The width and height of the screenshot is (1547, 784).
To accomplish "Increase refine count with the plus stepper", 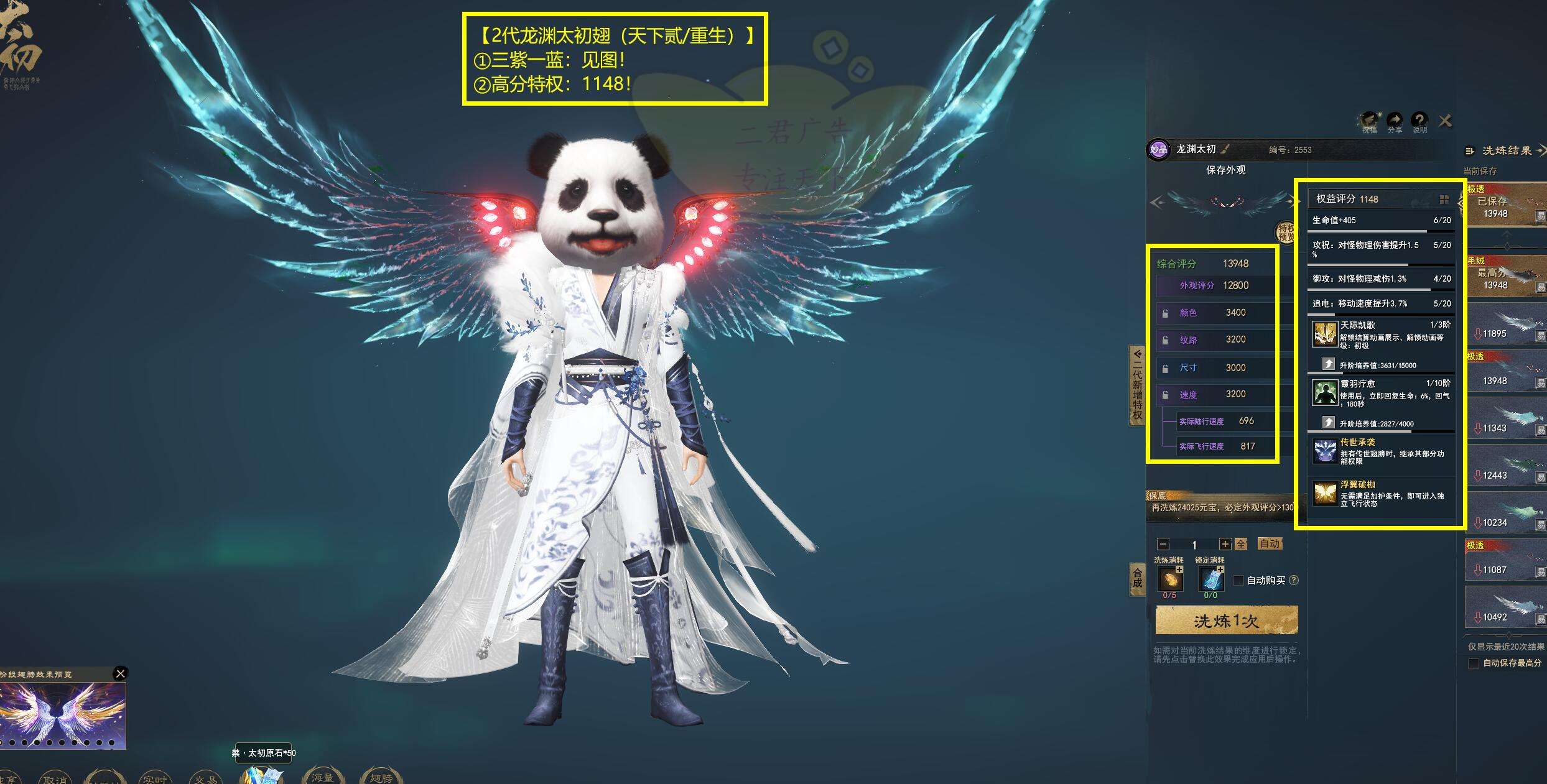I will point(1225,544).
